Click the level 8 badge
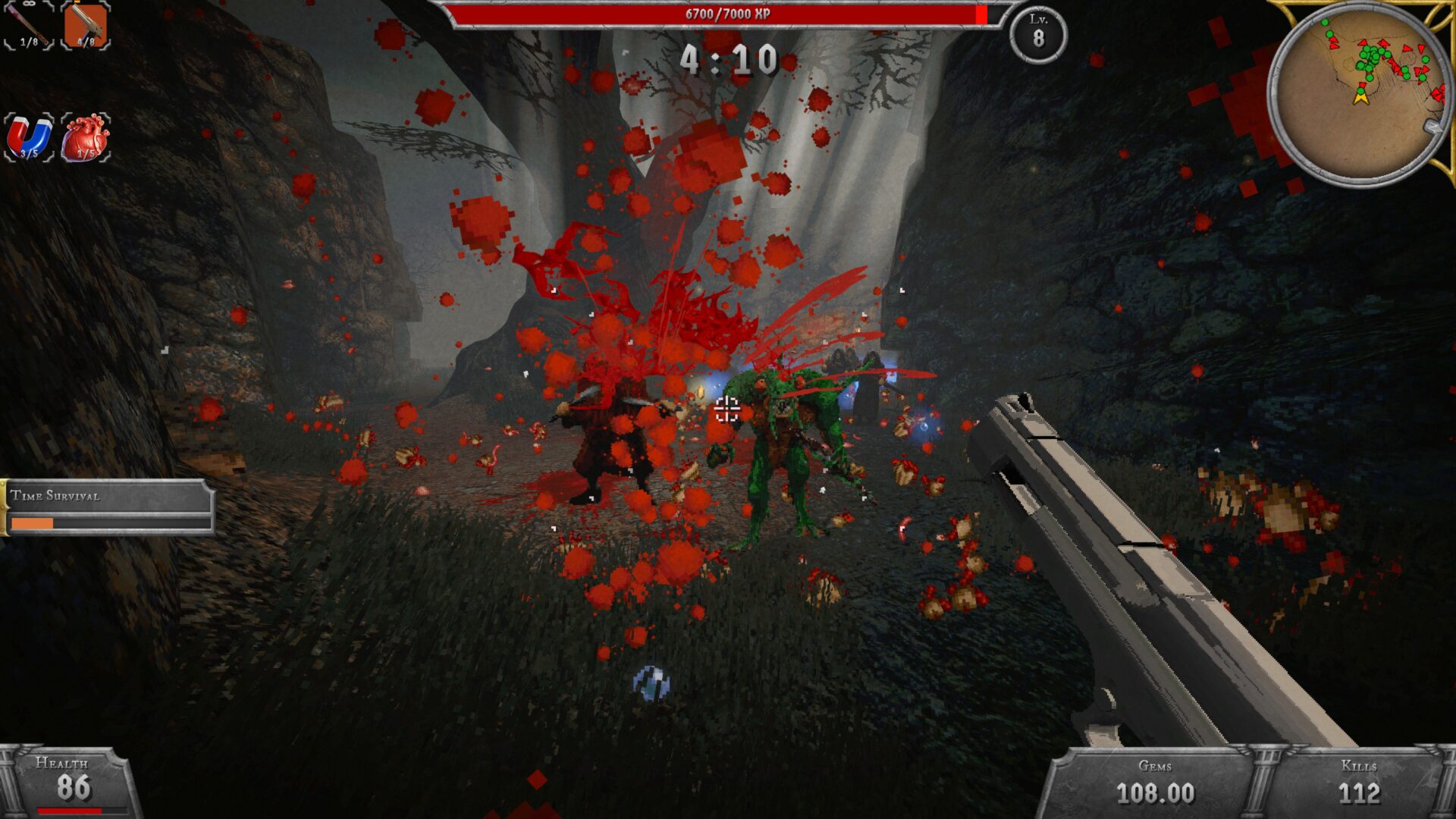The width and height of the screenshot is (1456, 819). click(1038, 33)
